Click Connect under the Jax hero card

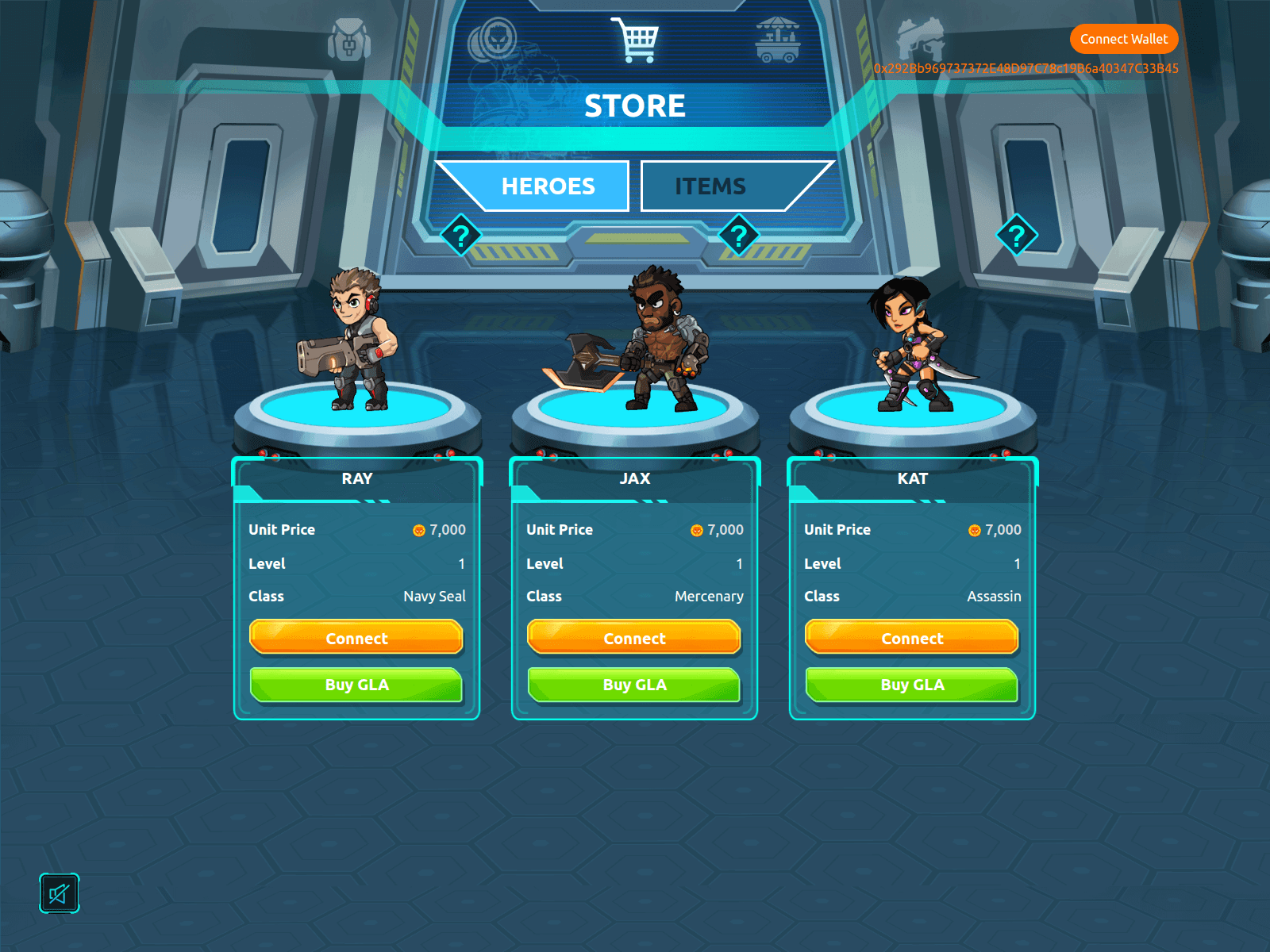634,638
